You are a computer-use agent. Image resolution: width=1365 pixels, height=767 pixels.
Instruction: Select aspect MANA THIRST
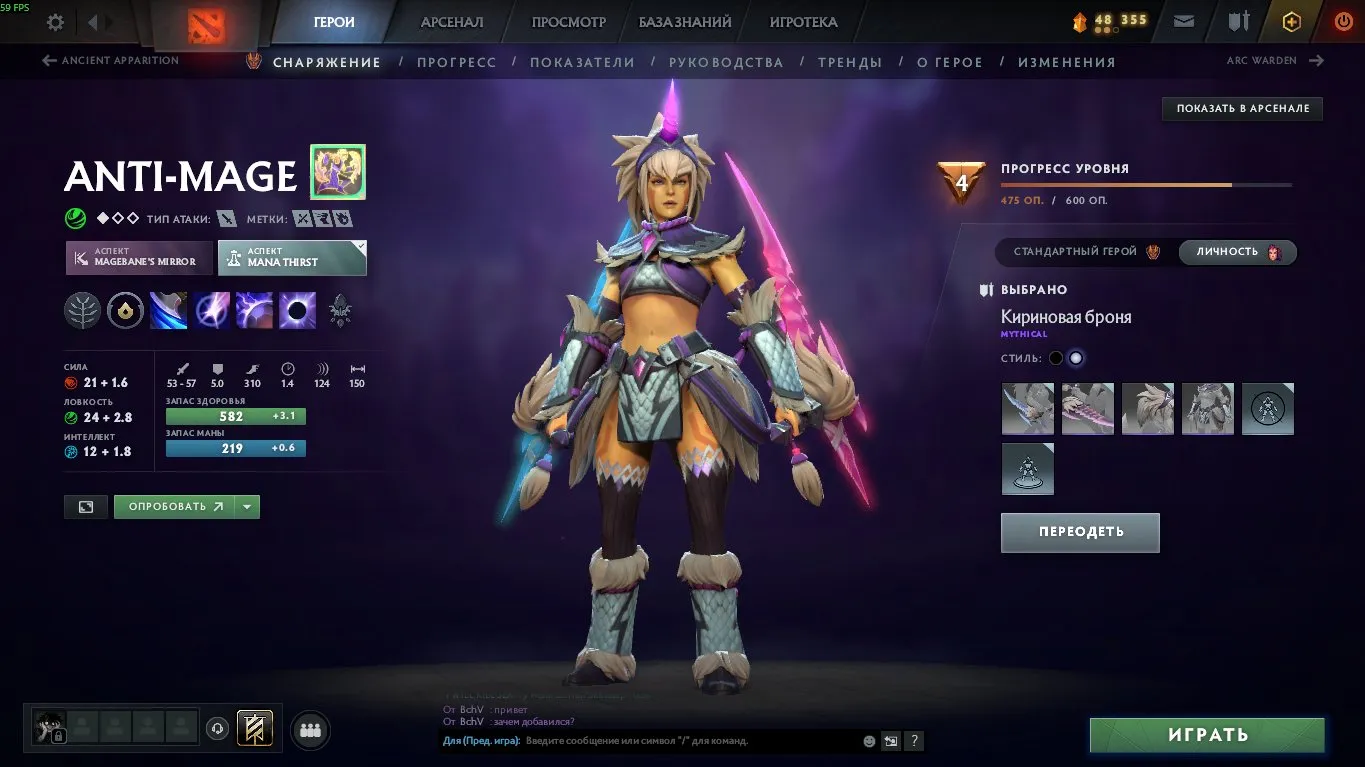click(292, 257)
